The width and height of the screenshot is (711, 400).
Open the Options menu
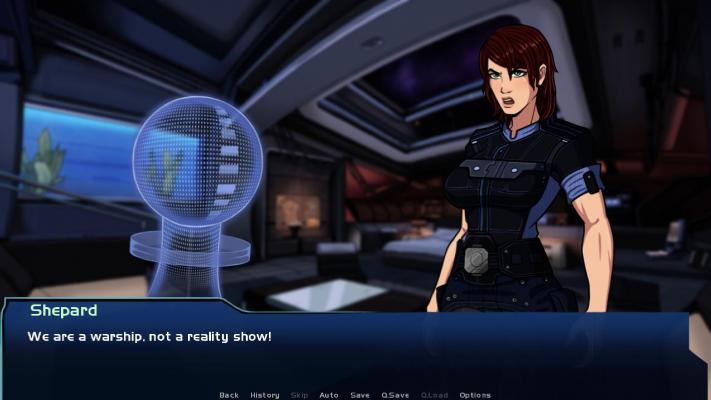coord(475,395)
